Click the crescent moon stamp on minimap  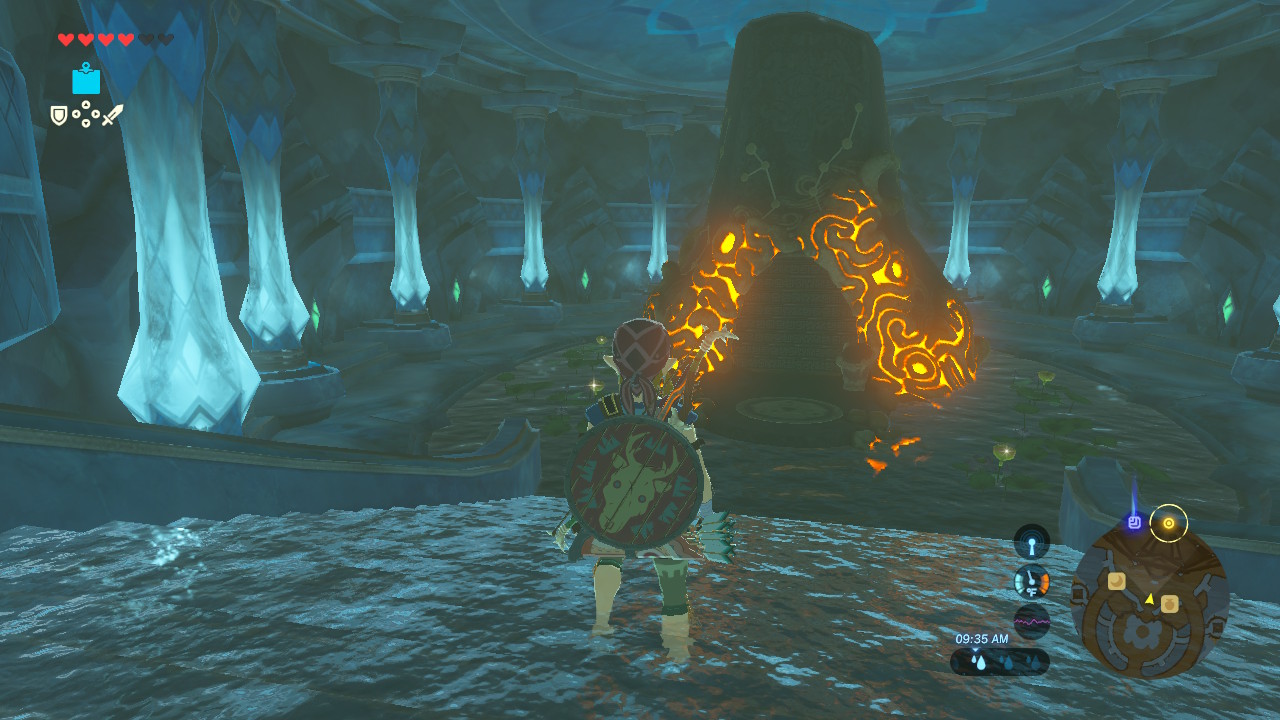[x=1116, y=581]
